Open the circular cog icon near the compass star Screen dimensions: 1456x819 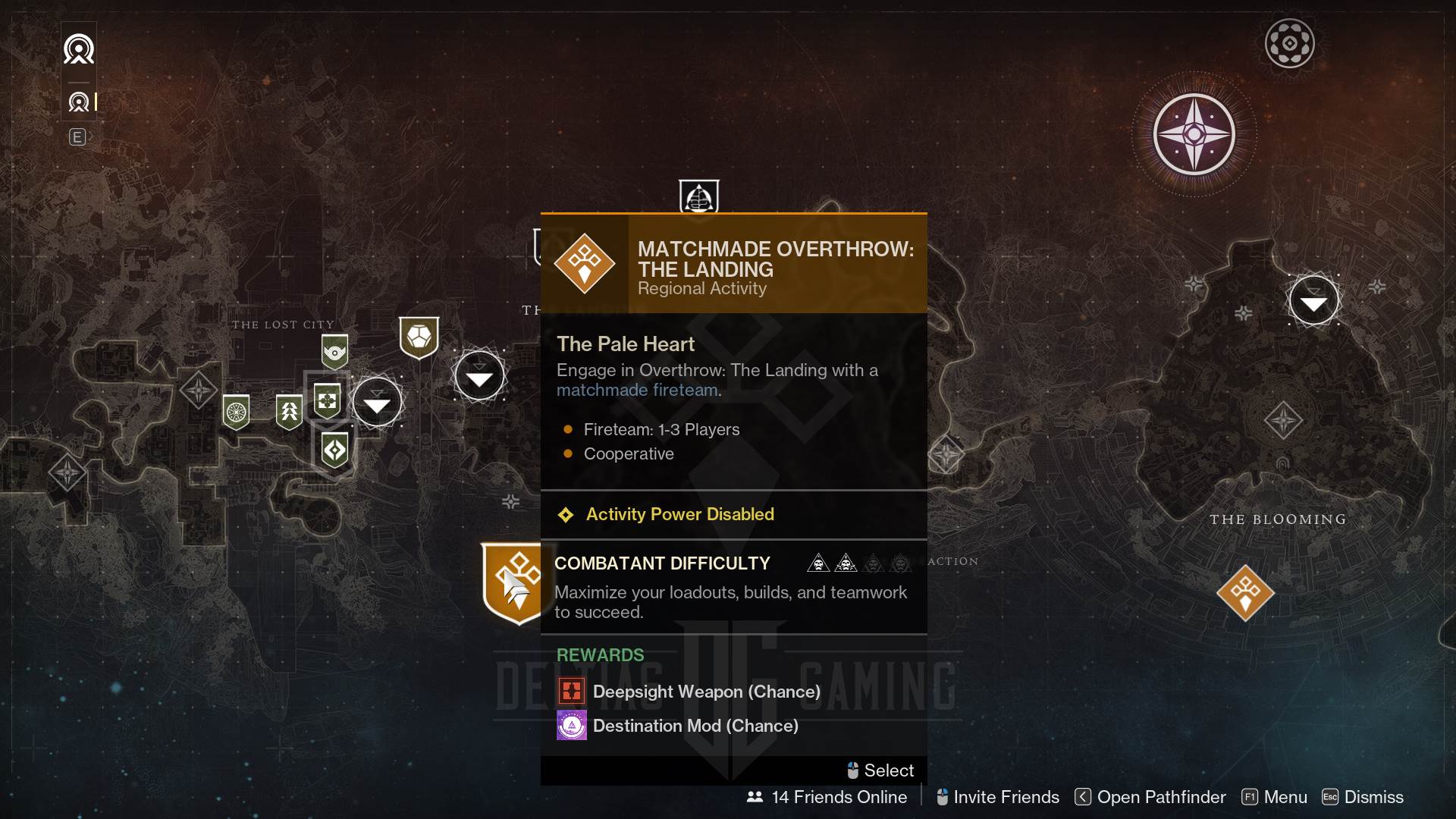[x=1289, y=43]
